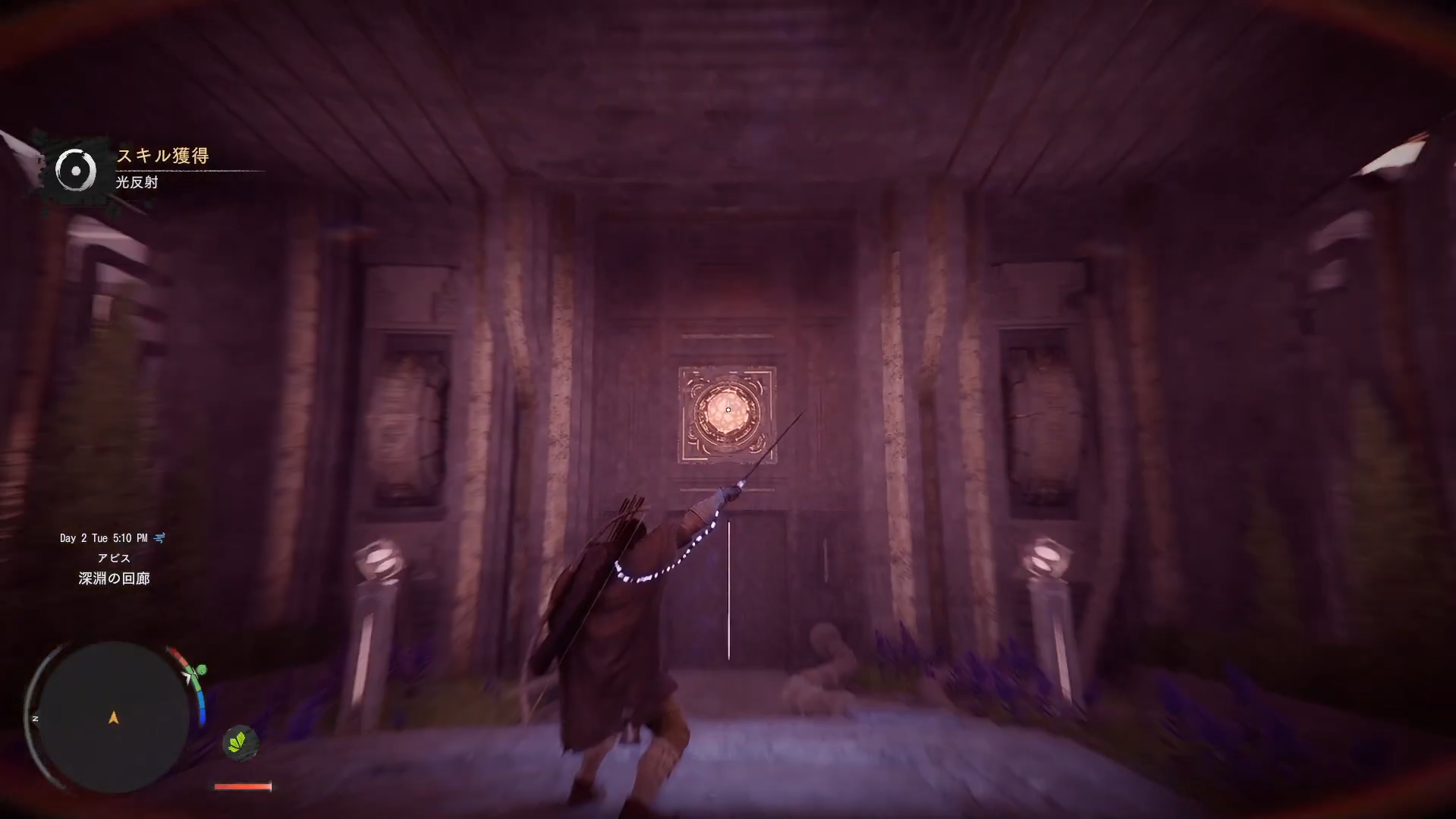This screenshot has width=1456, height=819.
Task: Select the green leaf item icon
Action: (x=239, y=742)
